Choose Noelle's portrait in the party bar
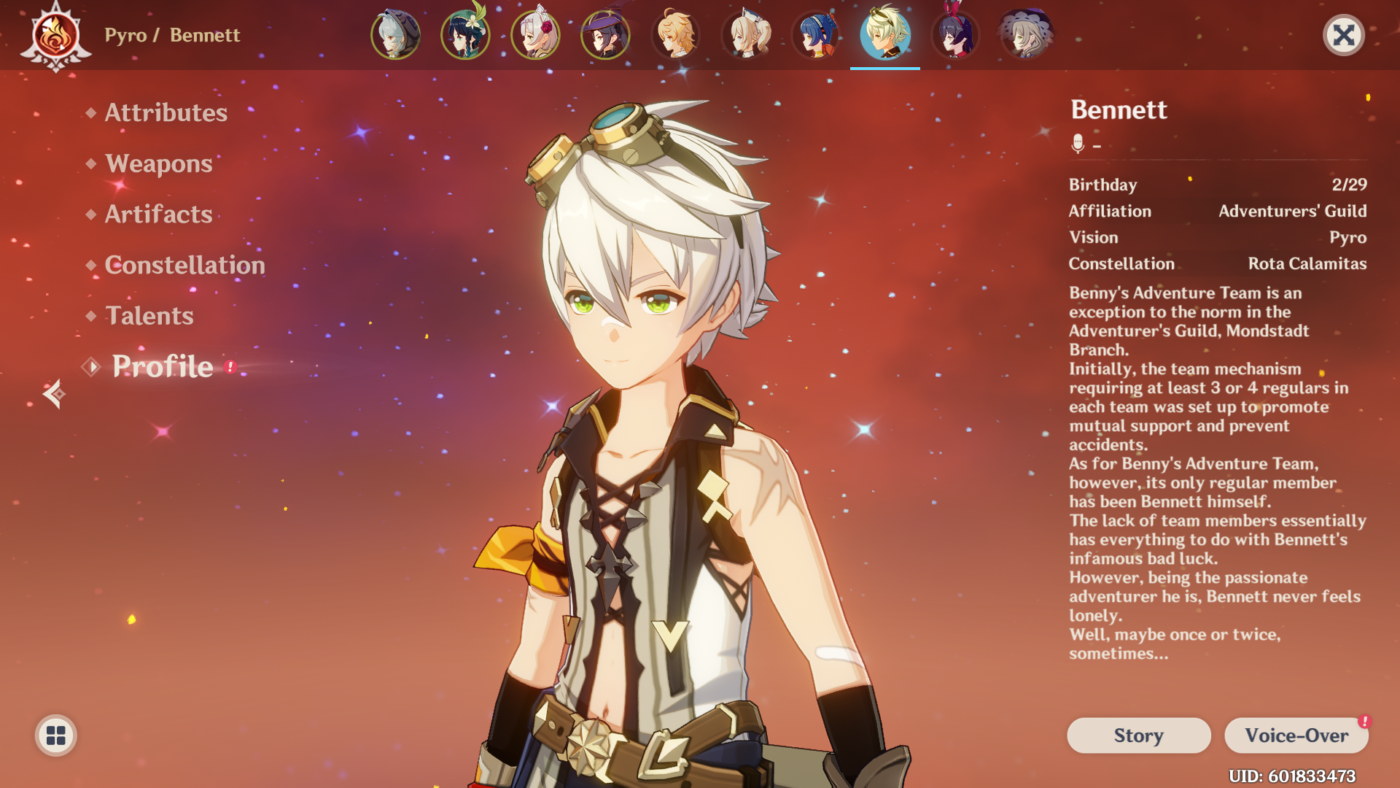The image size is (1400, 788). (x=535, y=36)
